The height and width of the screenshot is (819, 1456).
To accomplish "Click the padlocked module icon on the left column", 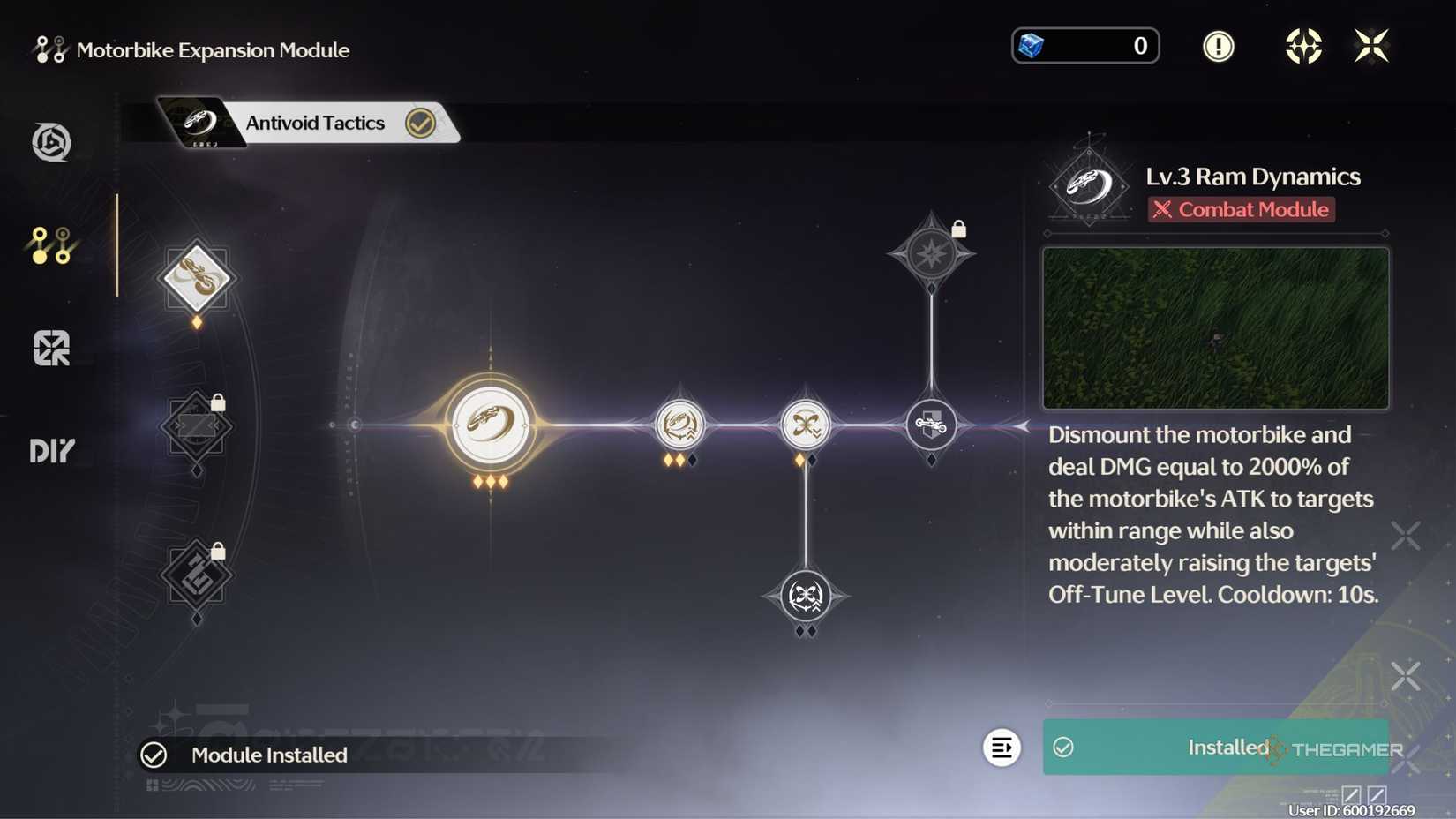I will tap(196, 427).
